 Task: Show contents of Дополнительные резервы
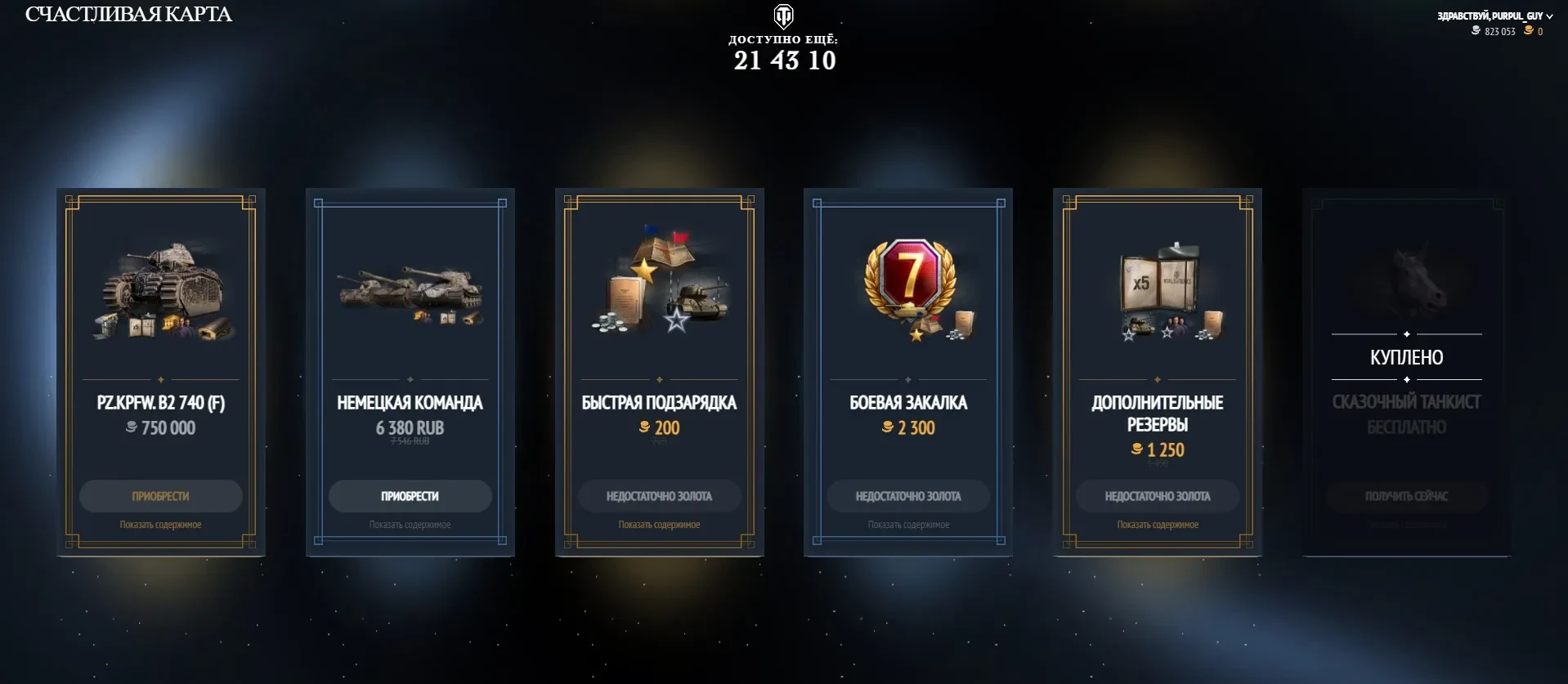pos(1158,525)
